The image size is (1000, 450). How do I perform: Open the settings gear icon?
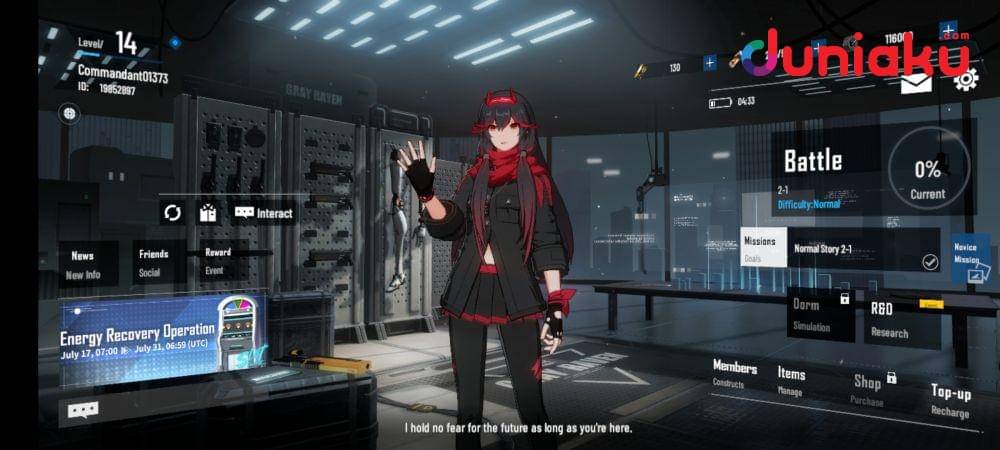[965, 82]
